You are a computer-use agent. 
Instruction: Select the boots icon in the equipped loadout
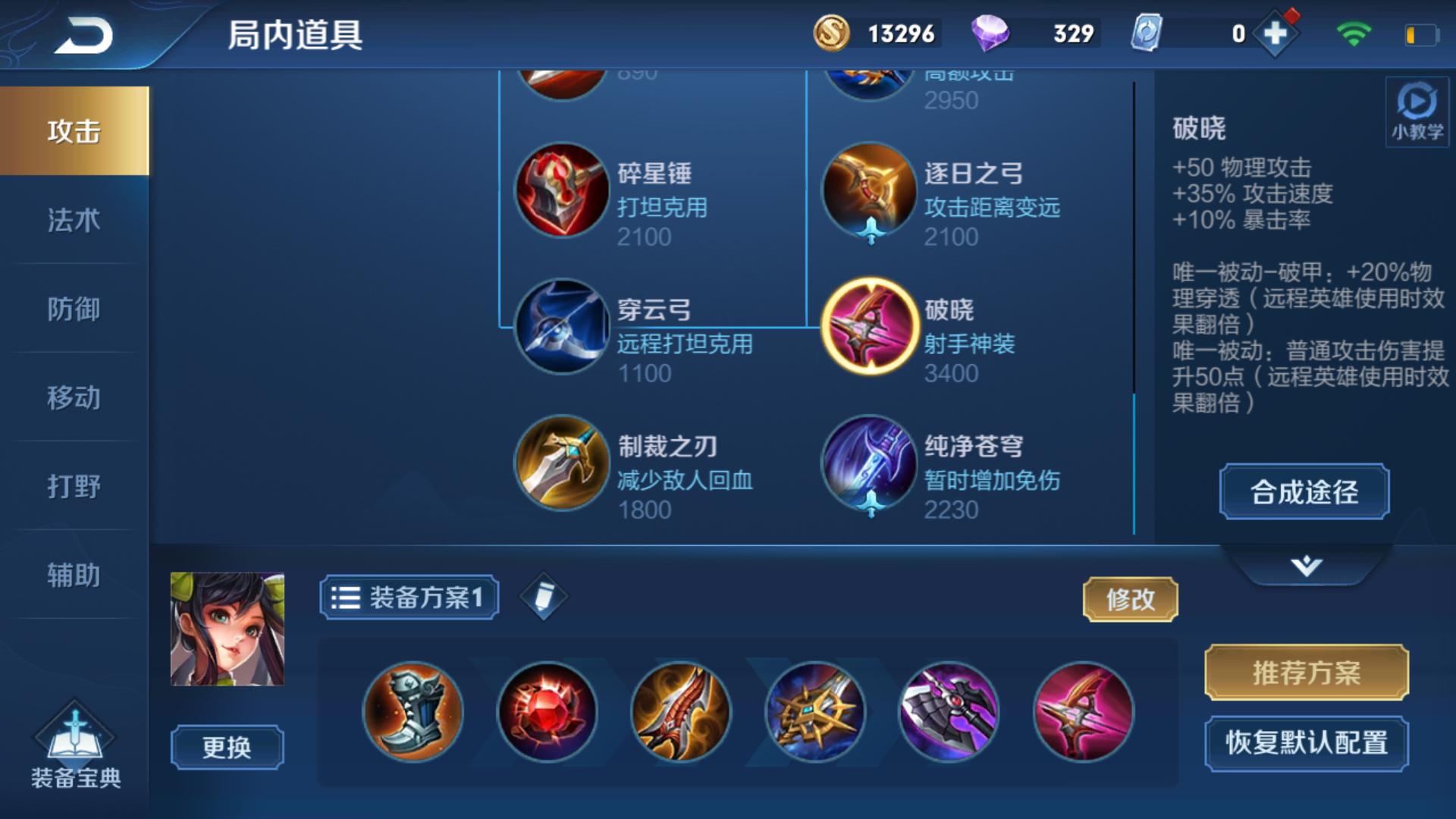point(413,711)
